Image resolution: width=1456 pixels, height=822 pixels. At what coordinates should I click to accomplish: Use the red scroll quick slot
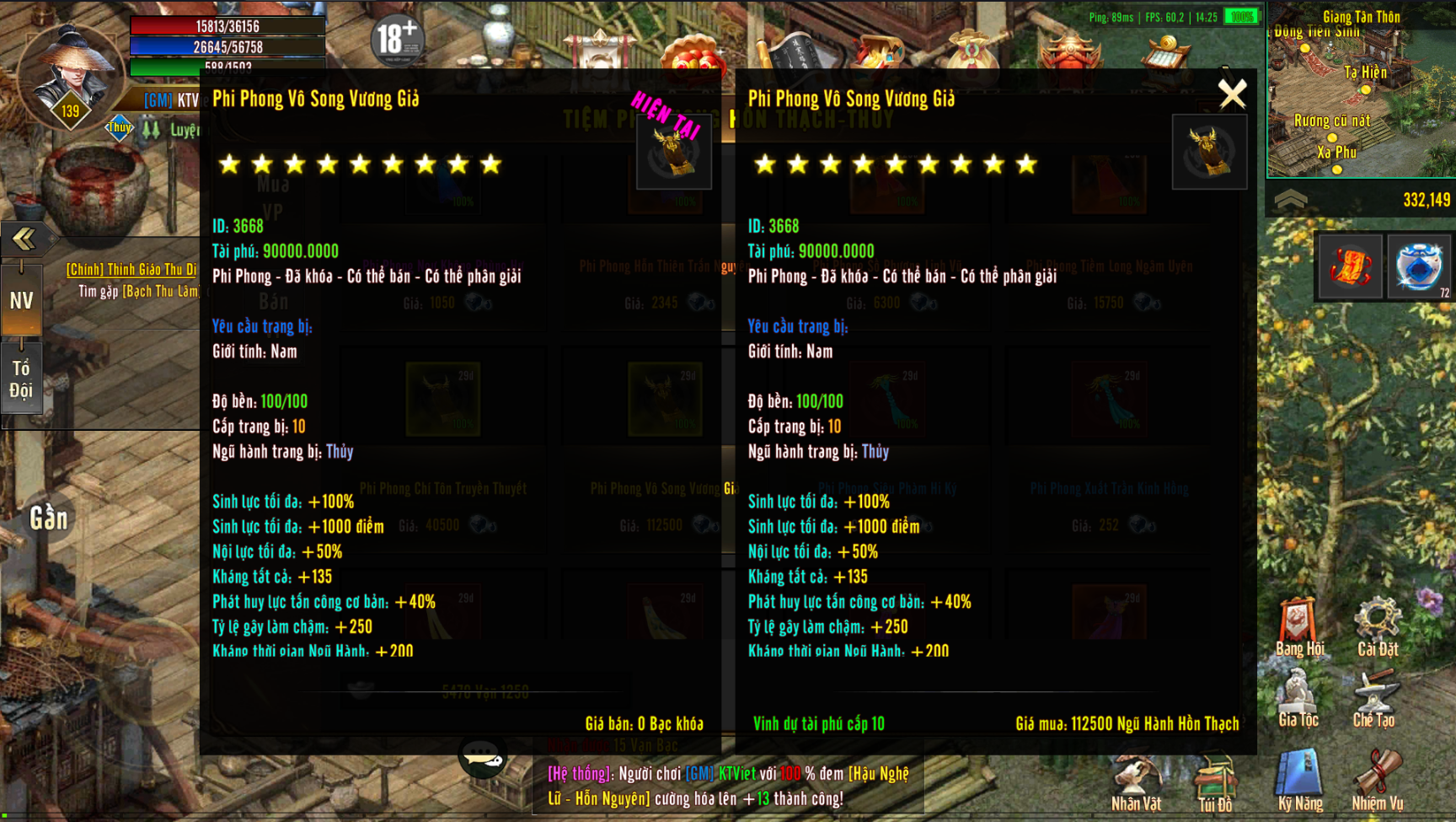tap(1350, 267)
